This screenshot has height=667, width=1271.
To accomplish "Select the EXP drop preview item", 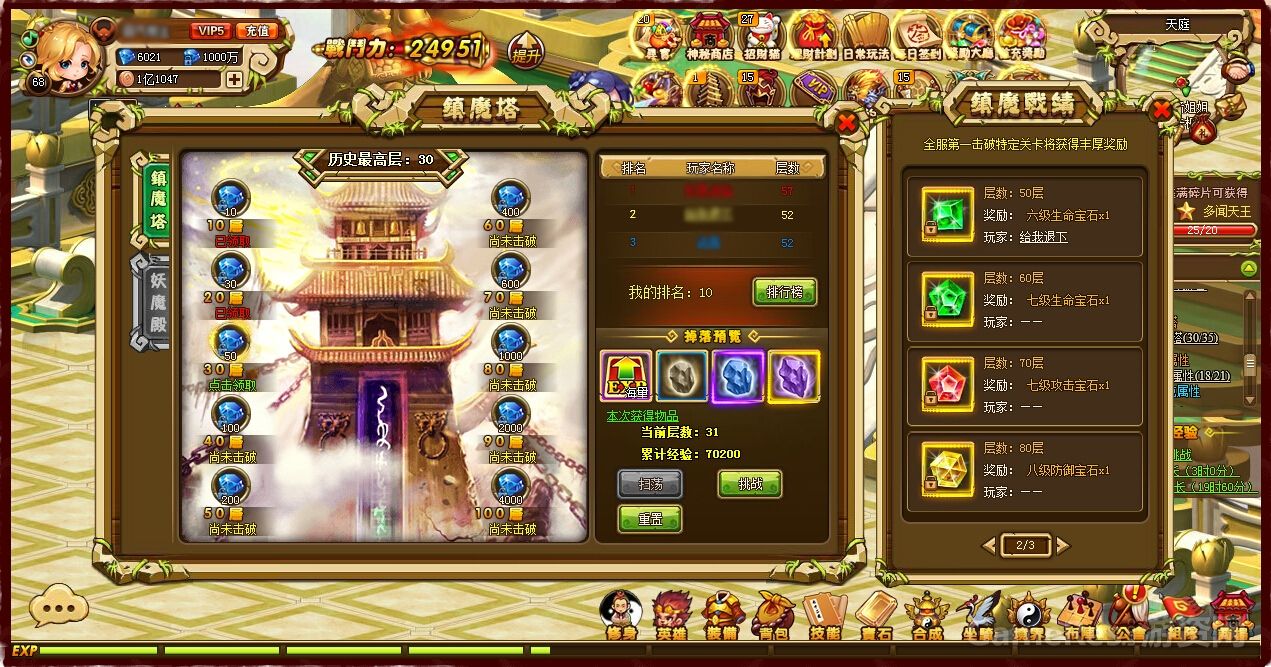I will [x=626, y=376].
